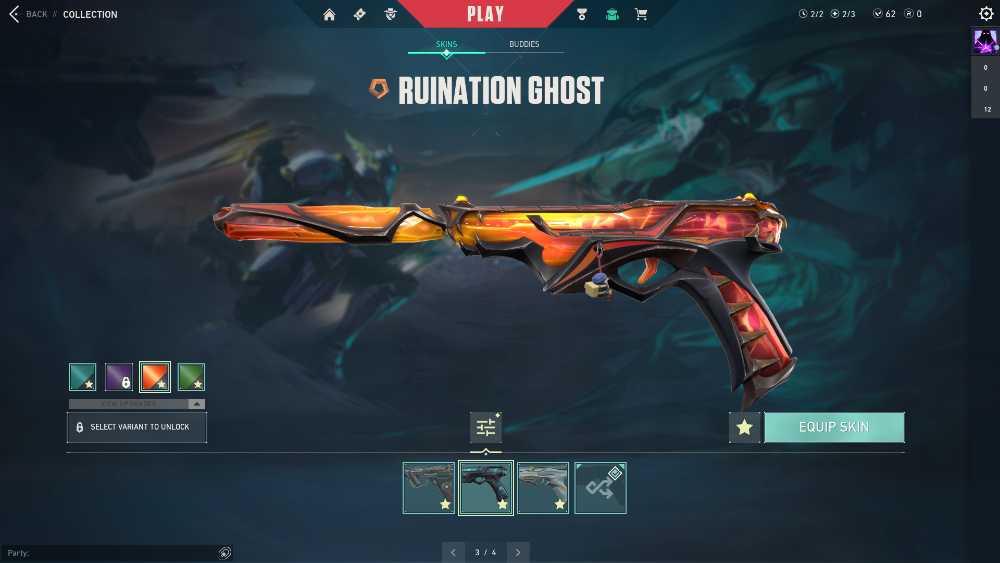Go to the next skin page
The width and height of the screenshot is (1000, 563).
pyautogui.click(x=518, y=552)
